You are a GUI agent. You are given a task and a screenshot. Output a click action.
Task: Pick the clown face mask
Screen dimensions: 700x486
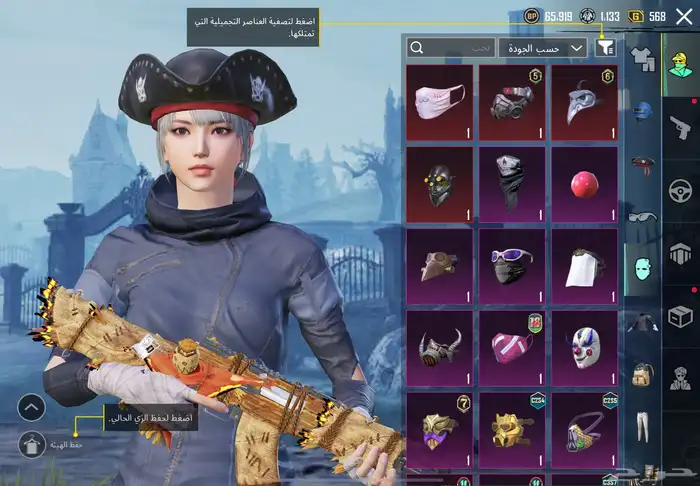coord(584,347)
